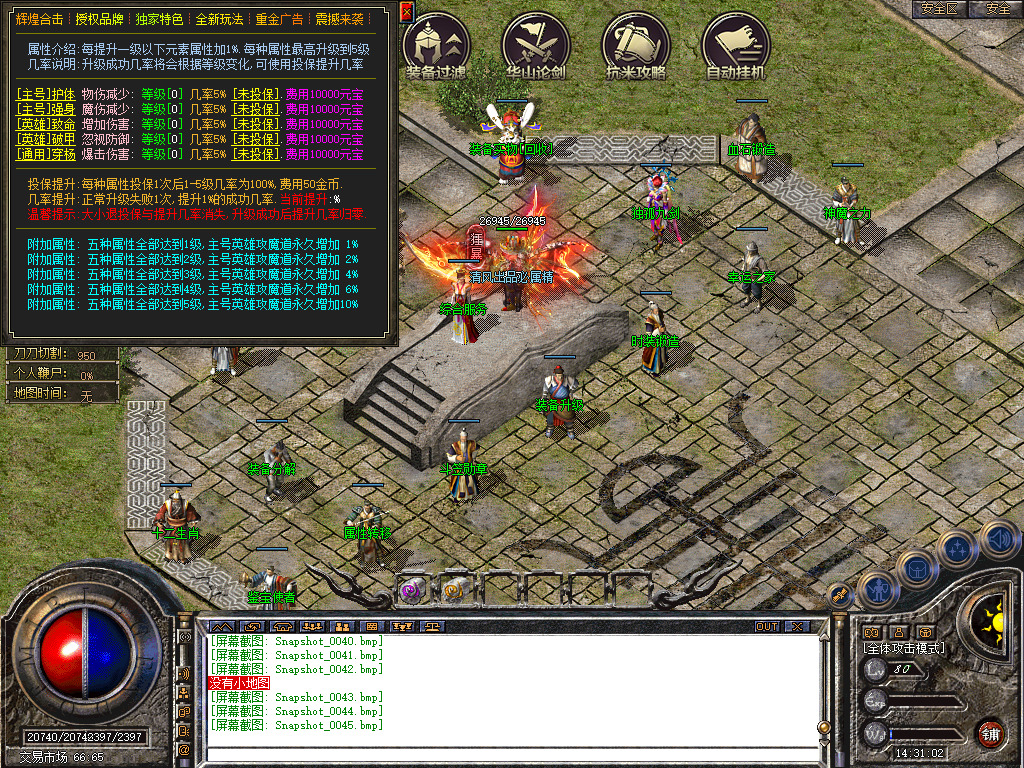Select the [英雄]致命 damage upgrade

39,124
